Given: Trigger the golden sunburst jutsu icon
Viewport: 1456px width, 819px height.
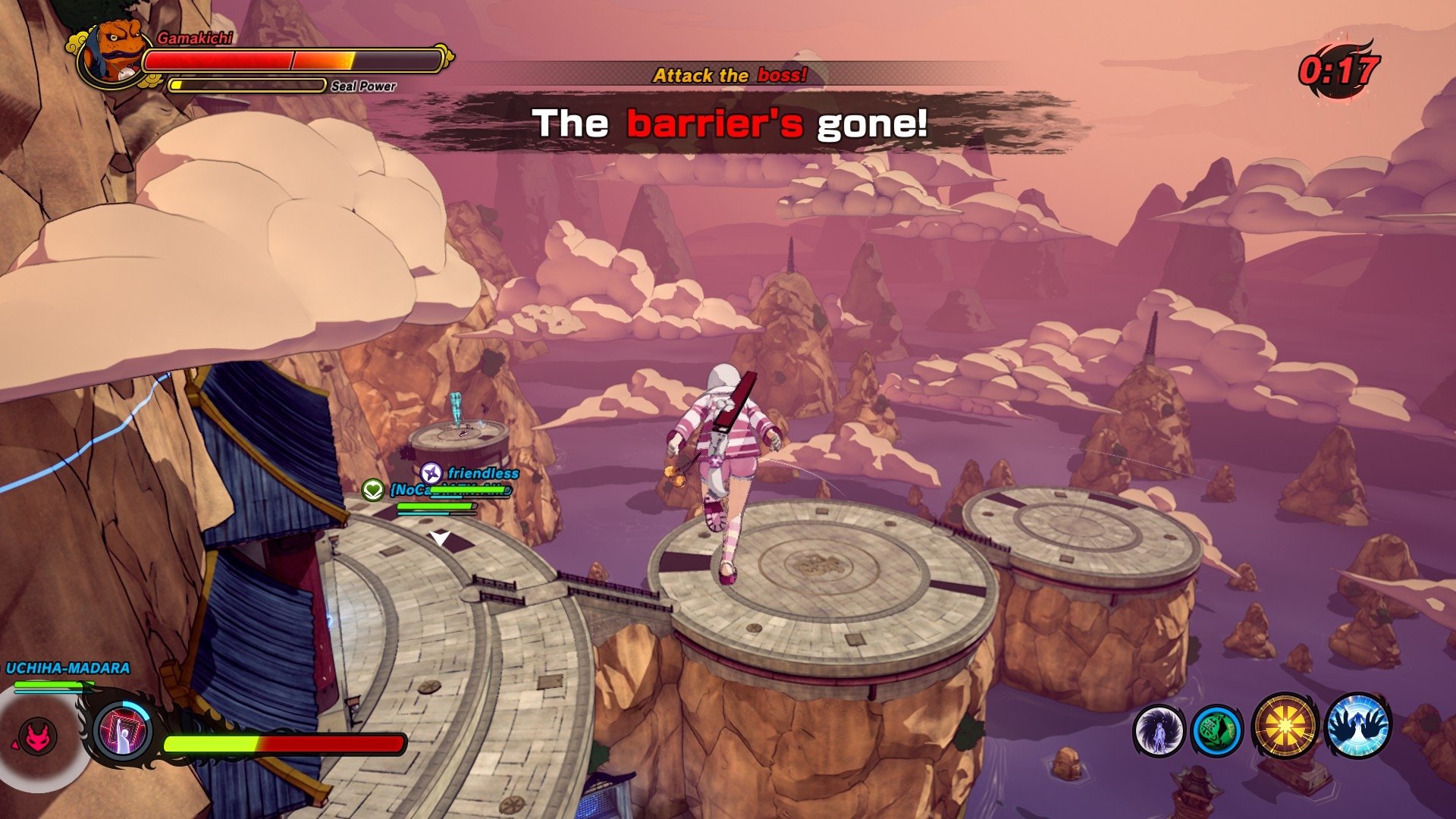Looking at the screenshot, I should [1285, 726].
